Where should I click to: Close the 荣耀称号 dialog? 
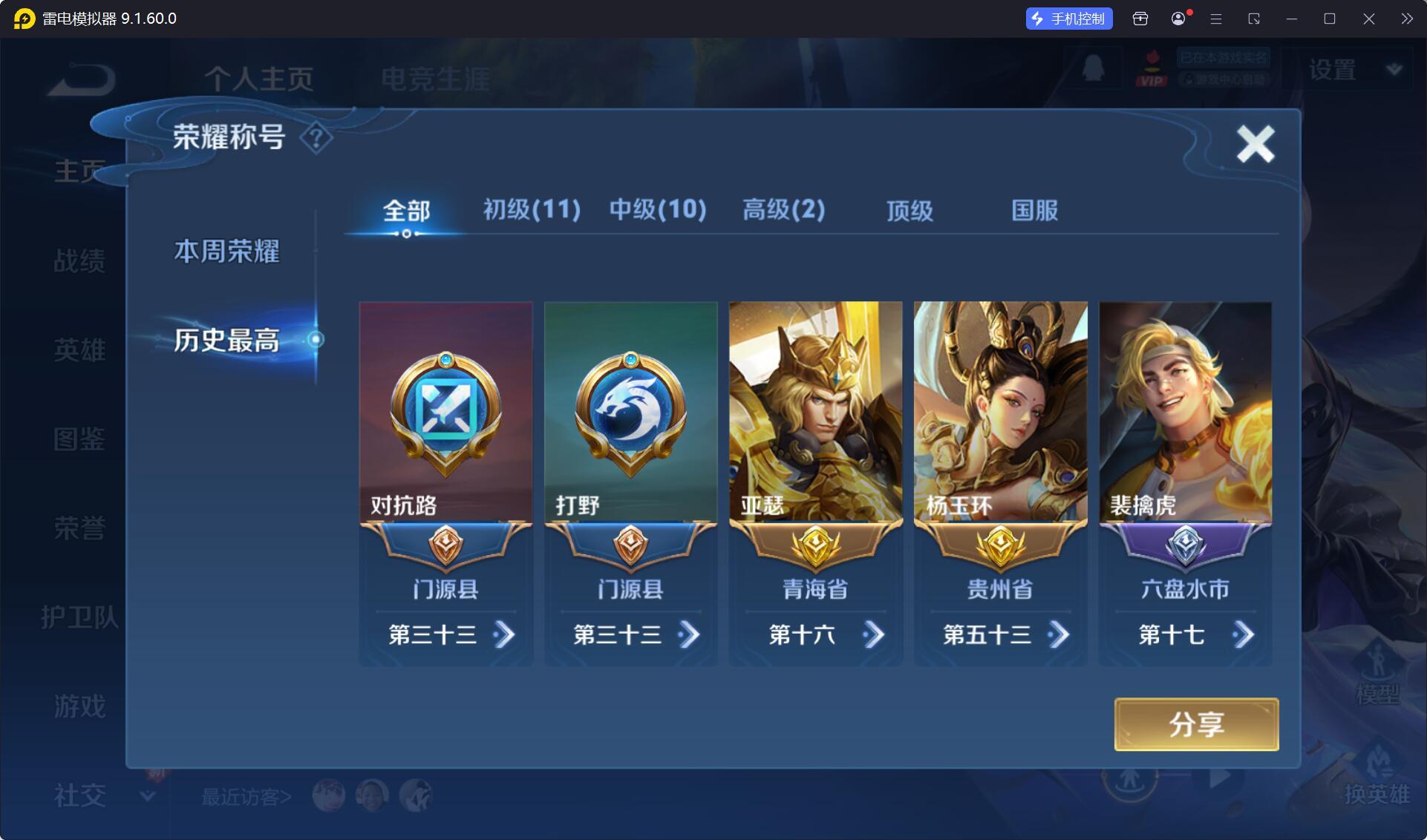[x=1255, y=143]
